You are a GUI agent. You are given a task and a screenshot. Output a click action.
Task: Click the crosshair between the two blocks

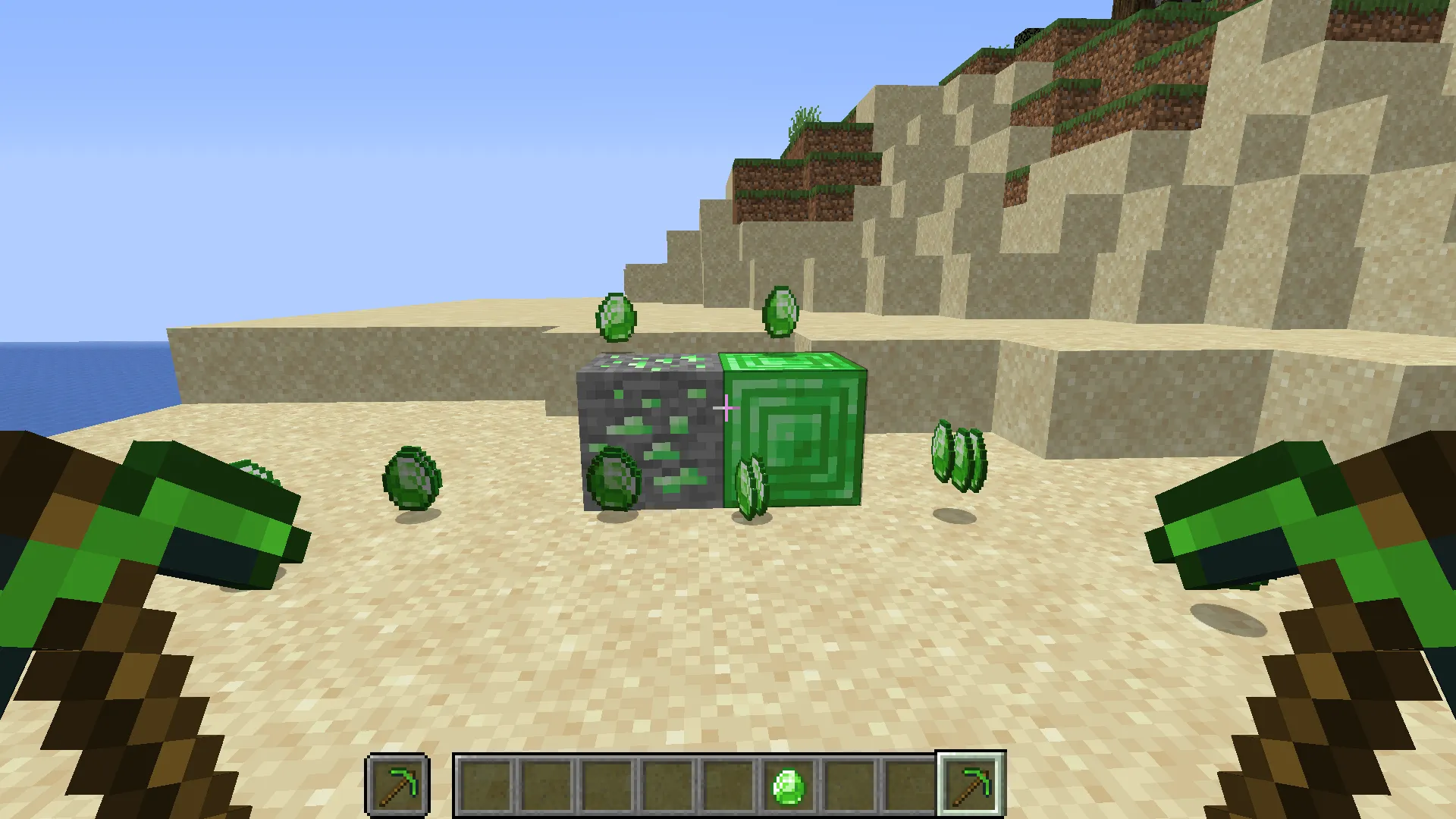[x=726, y=408]
